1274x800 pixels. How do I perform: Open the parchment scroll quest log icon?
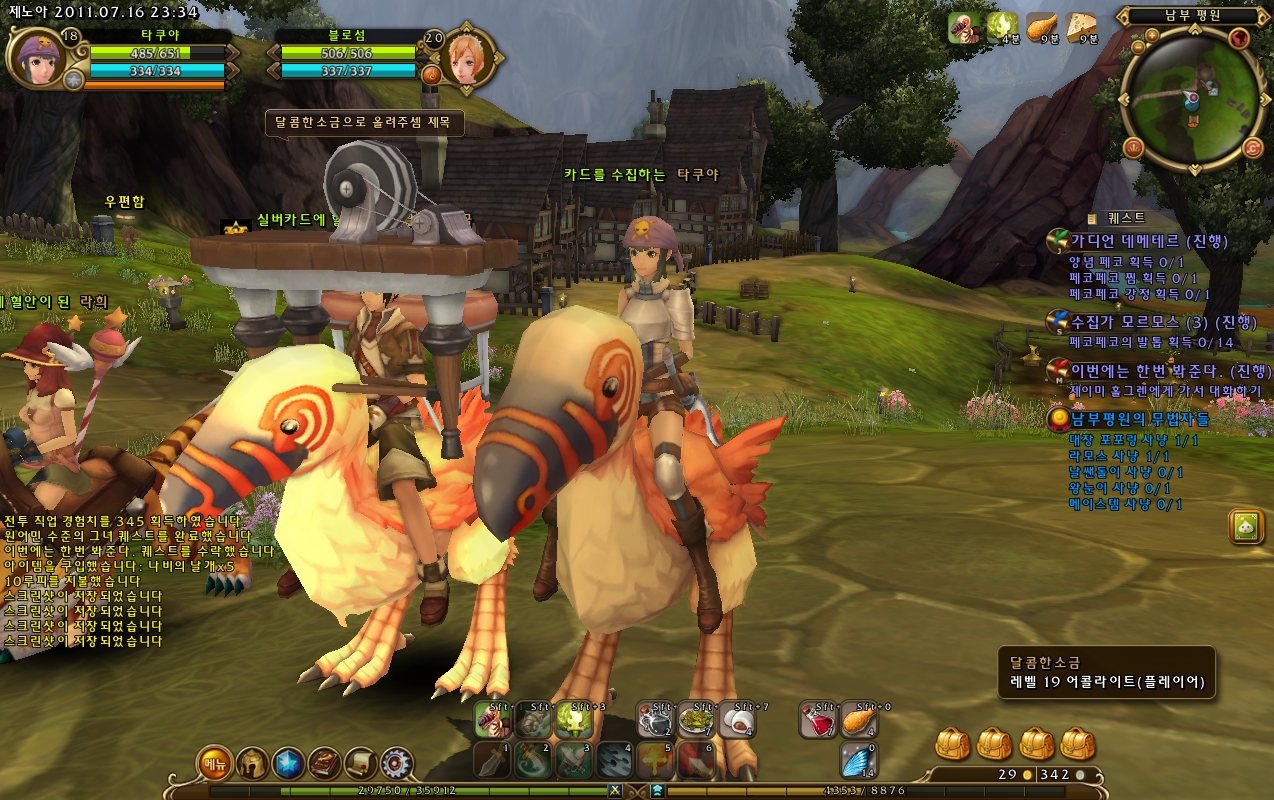point(360,764)
